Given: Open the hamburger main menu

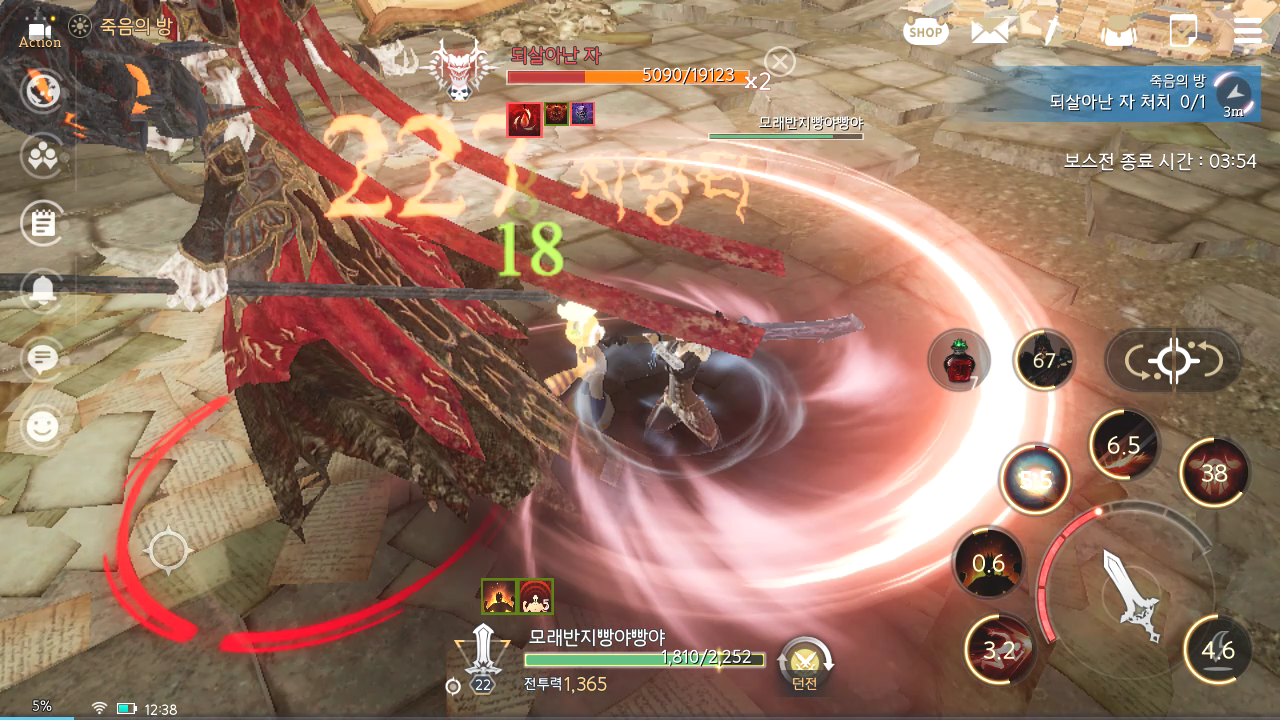Looking at the screenshot, I should click(x=1248, y=32).
